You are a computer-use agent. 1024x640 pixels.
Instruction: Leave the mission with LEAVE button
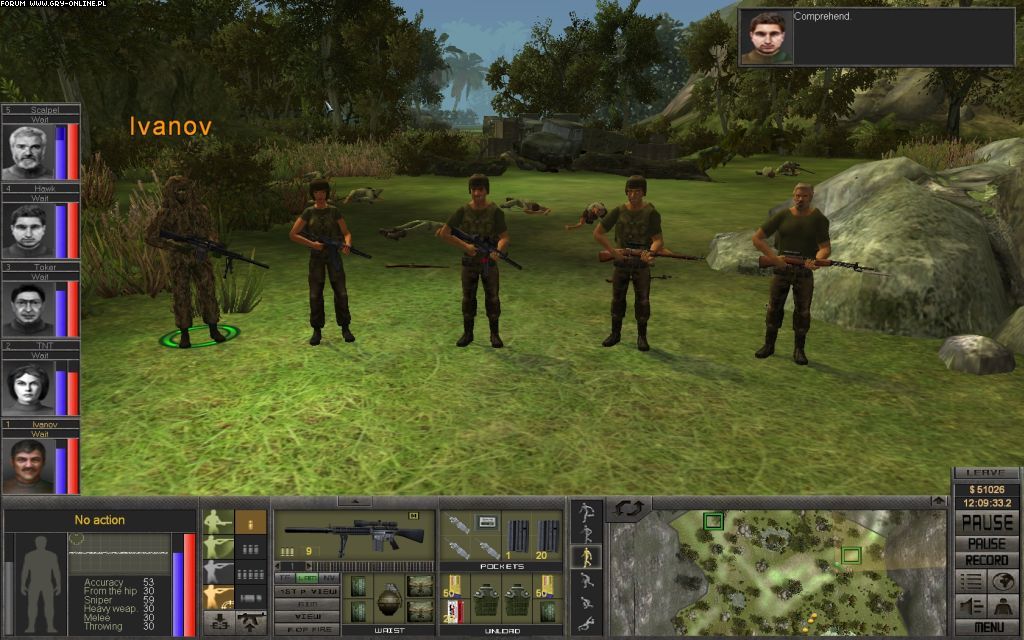click(x=986, y=473)
